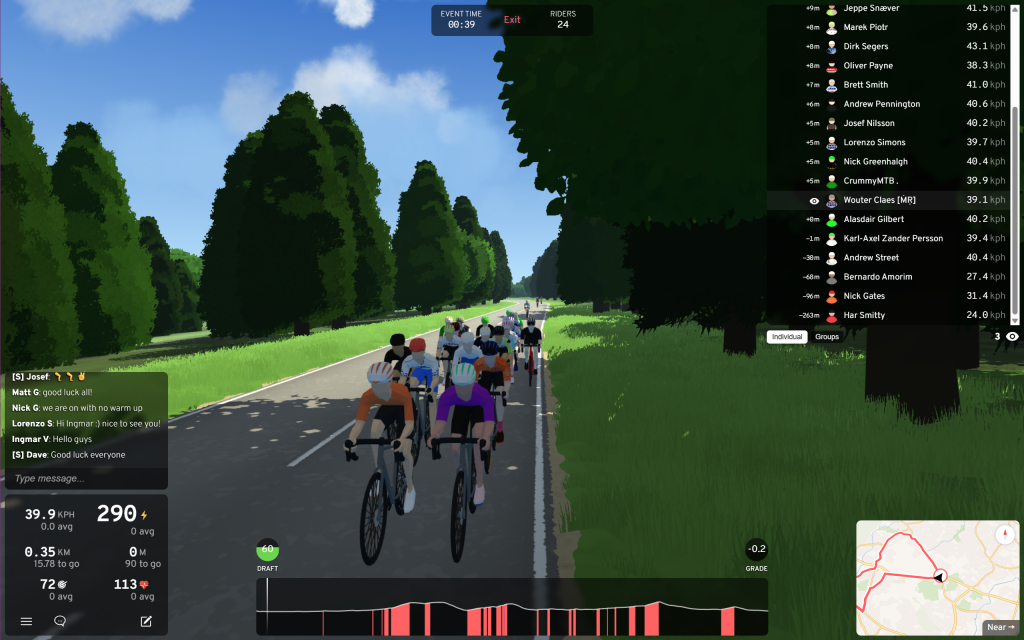Toggle the chat bubble icon

tap(60, 621)
